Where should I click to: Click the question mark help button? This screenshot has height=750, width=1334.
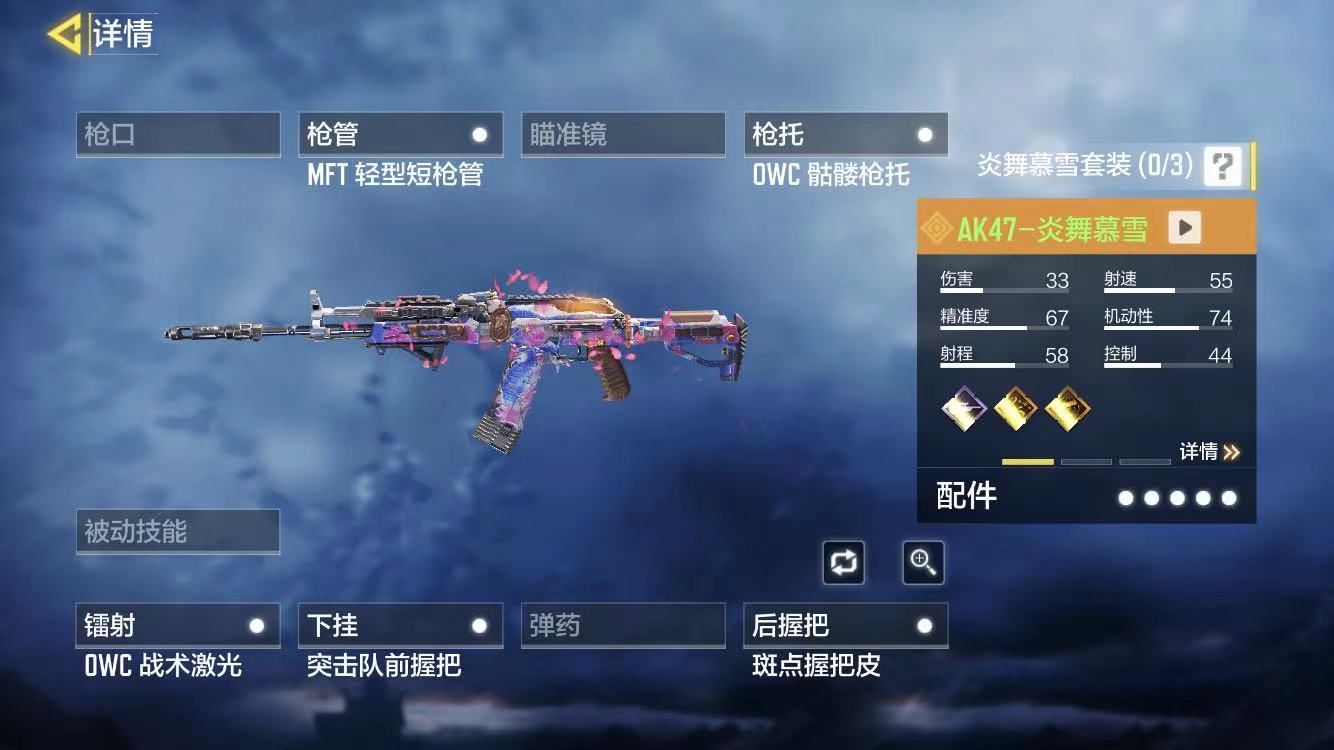(x=1222, y=166)
